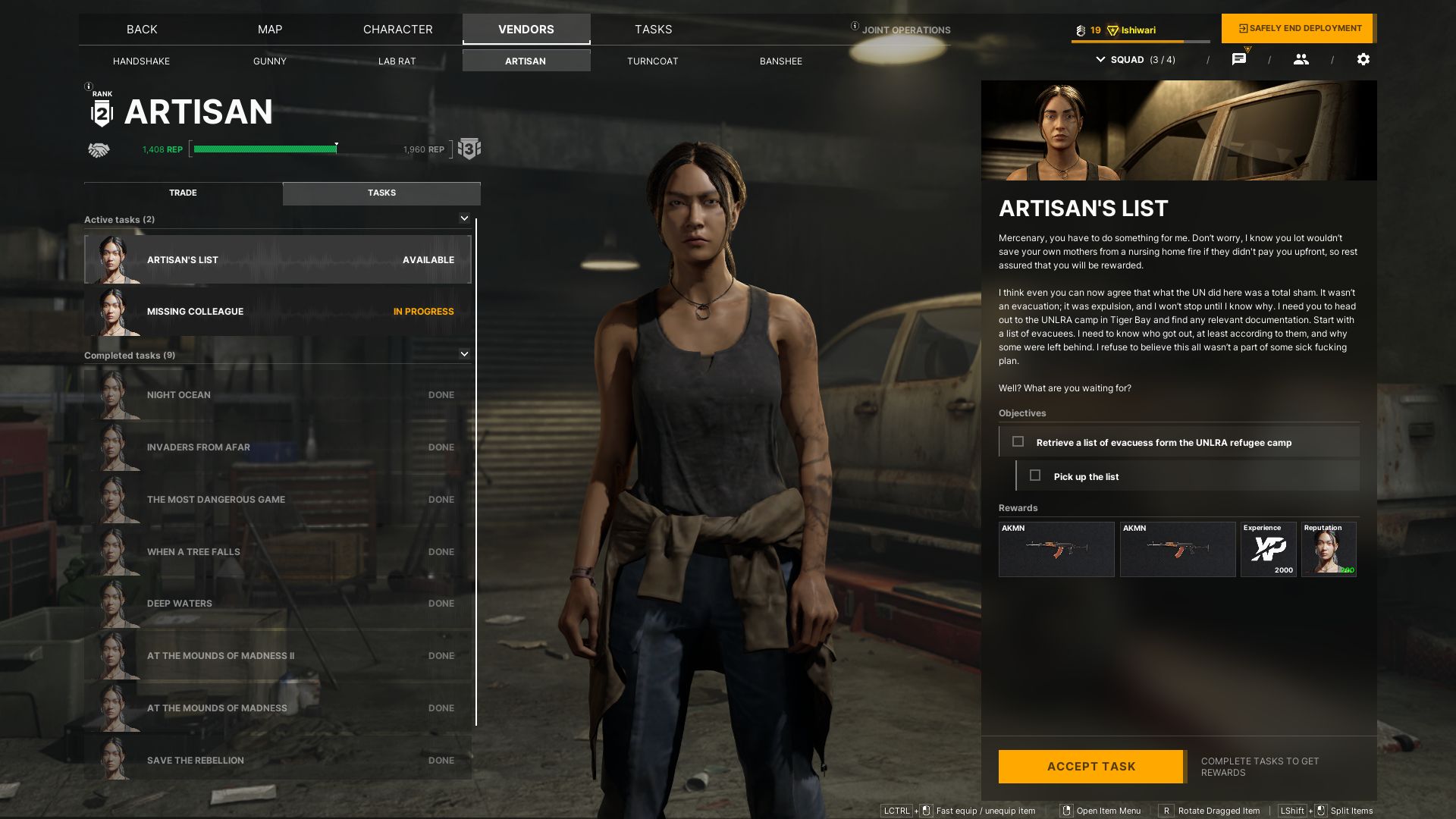Choose the Lab Rat vendor
Viewport: 1456px width, 819px height.
(397, 61)
